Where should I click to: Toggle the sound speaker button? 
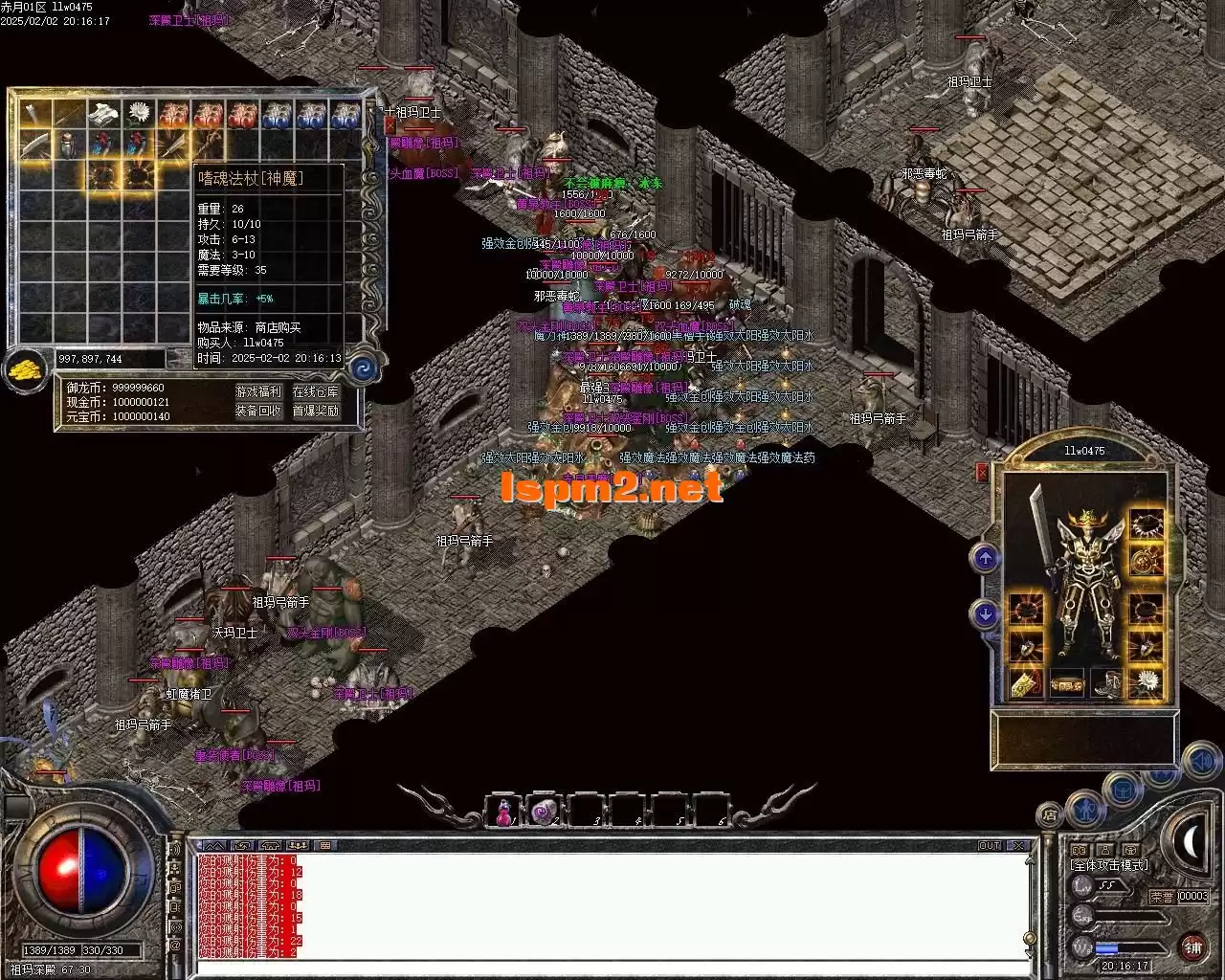(1199, 762)
